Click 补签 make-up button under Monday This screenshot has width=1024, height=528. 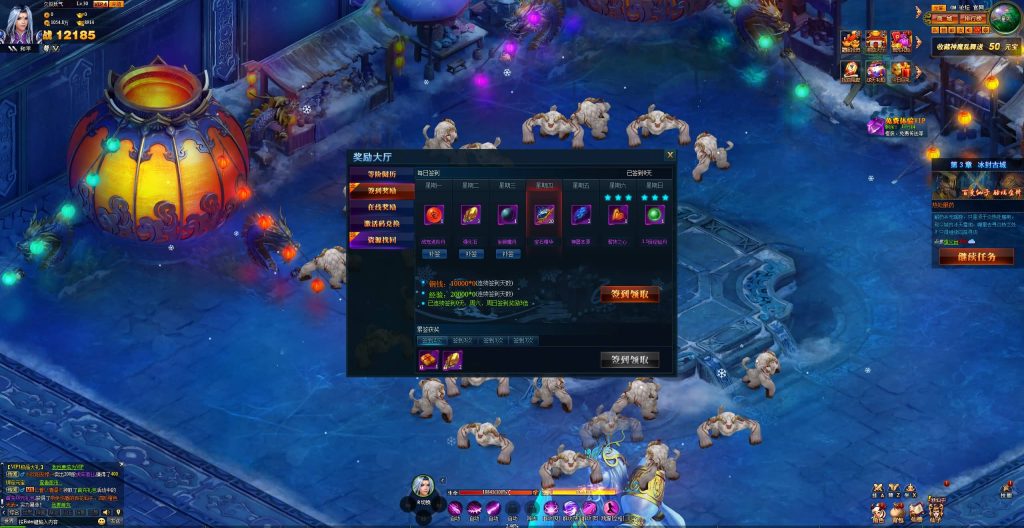[x=436, y=254]
